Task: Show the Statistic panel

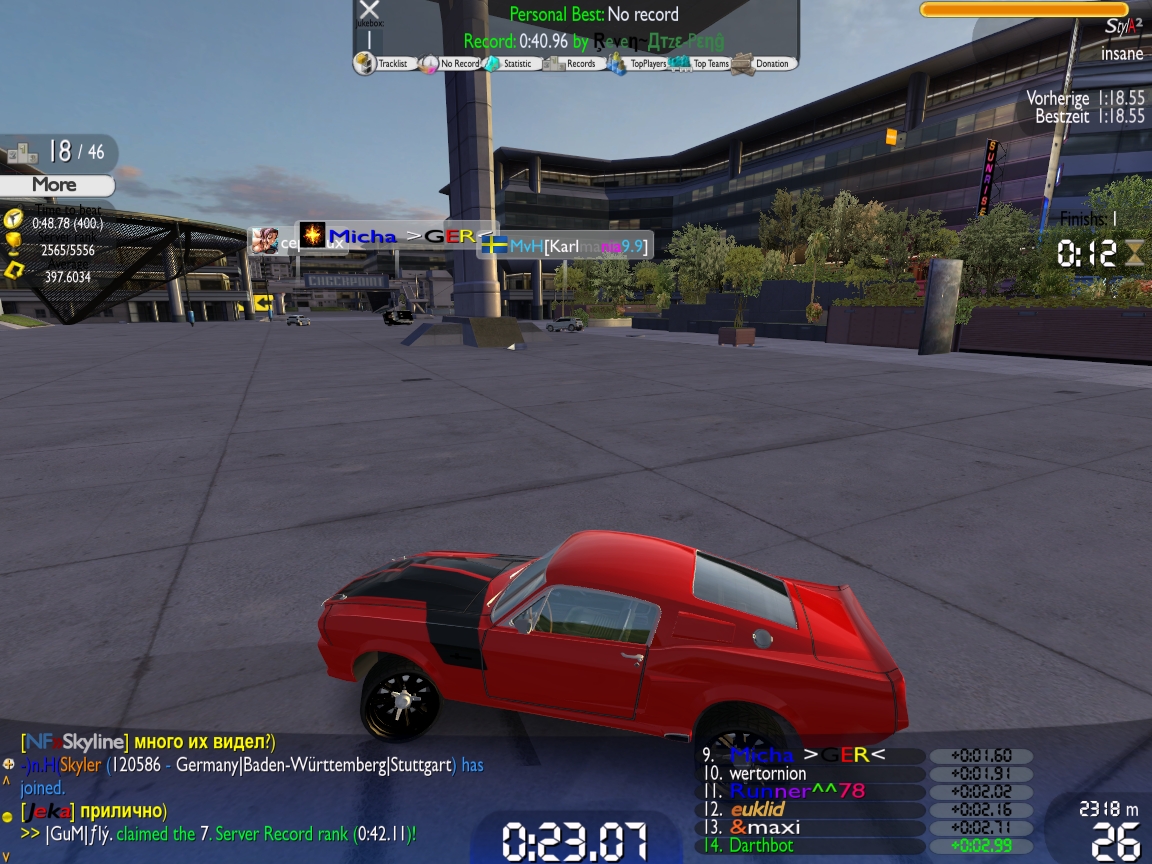Action: (x=511, y=64)
